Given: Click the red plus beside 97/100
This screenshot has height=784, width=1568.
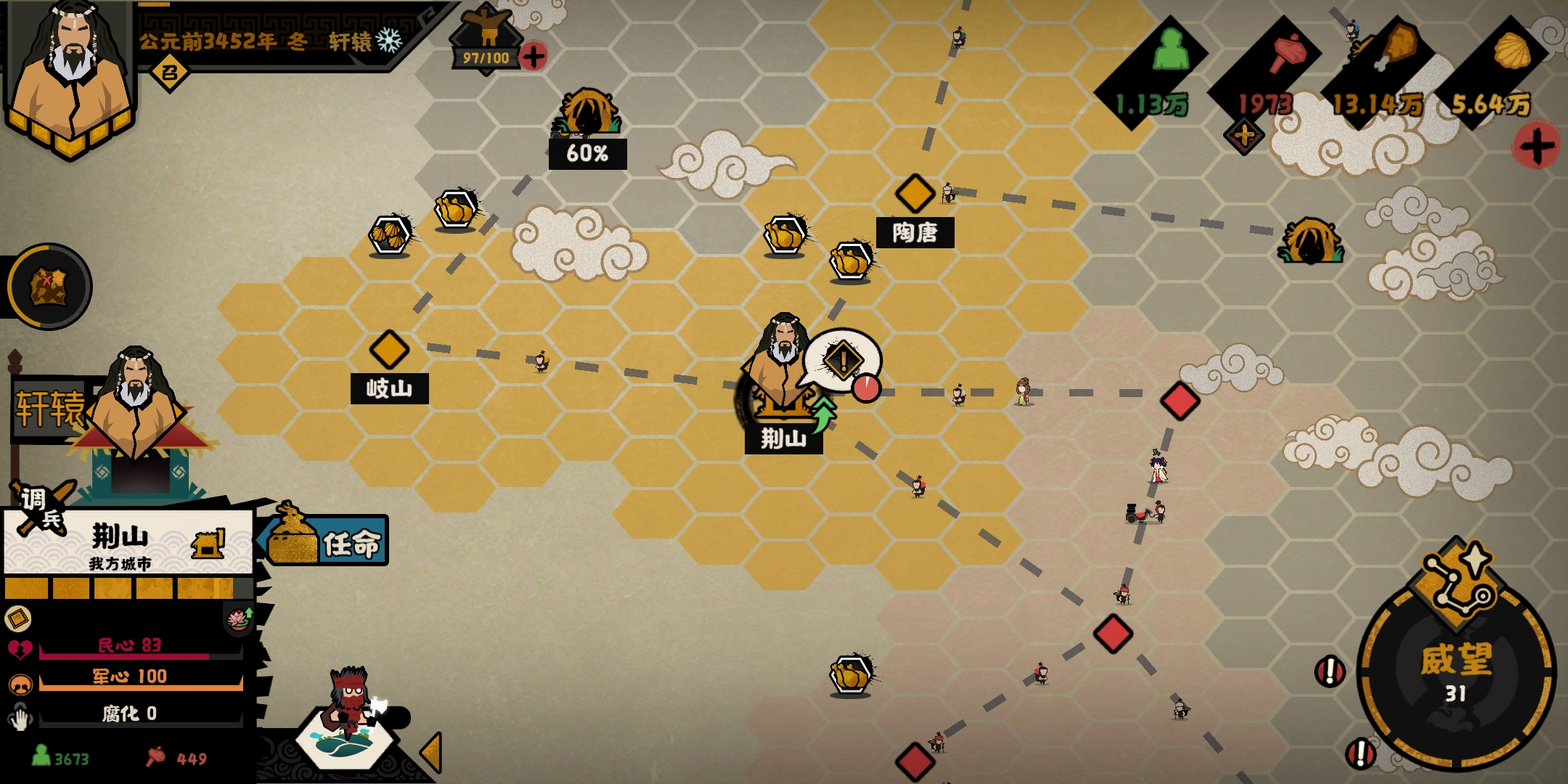Looking at the screenshot, I should tap(534, 56).
